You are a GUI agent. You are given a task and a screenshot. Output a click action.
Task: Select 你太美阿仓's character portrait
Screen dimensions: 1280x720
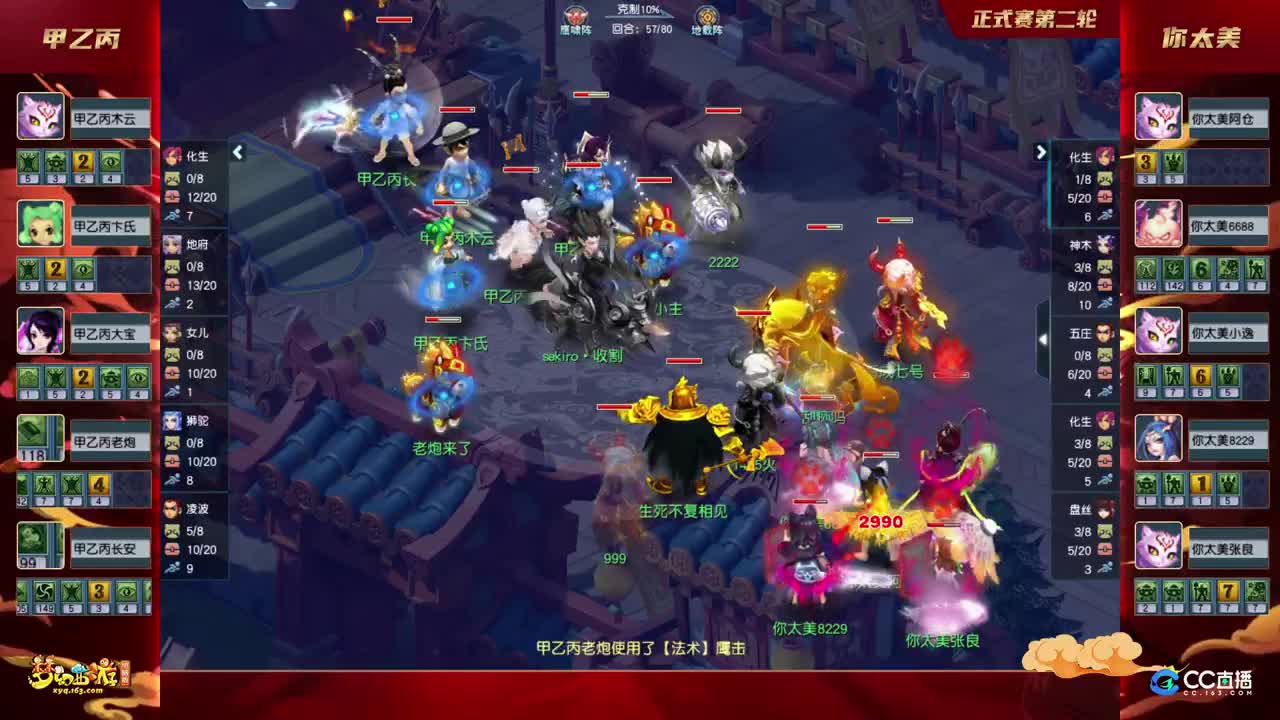pos(1157,117)
